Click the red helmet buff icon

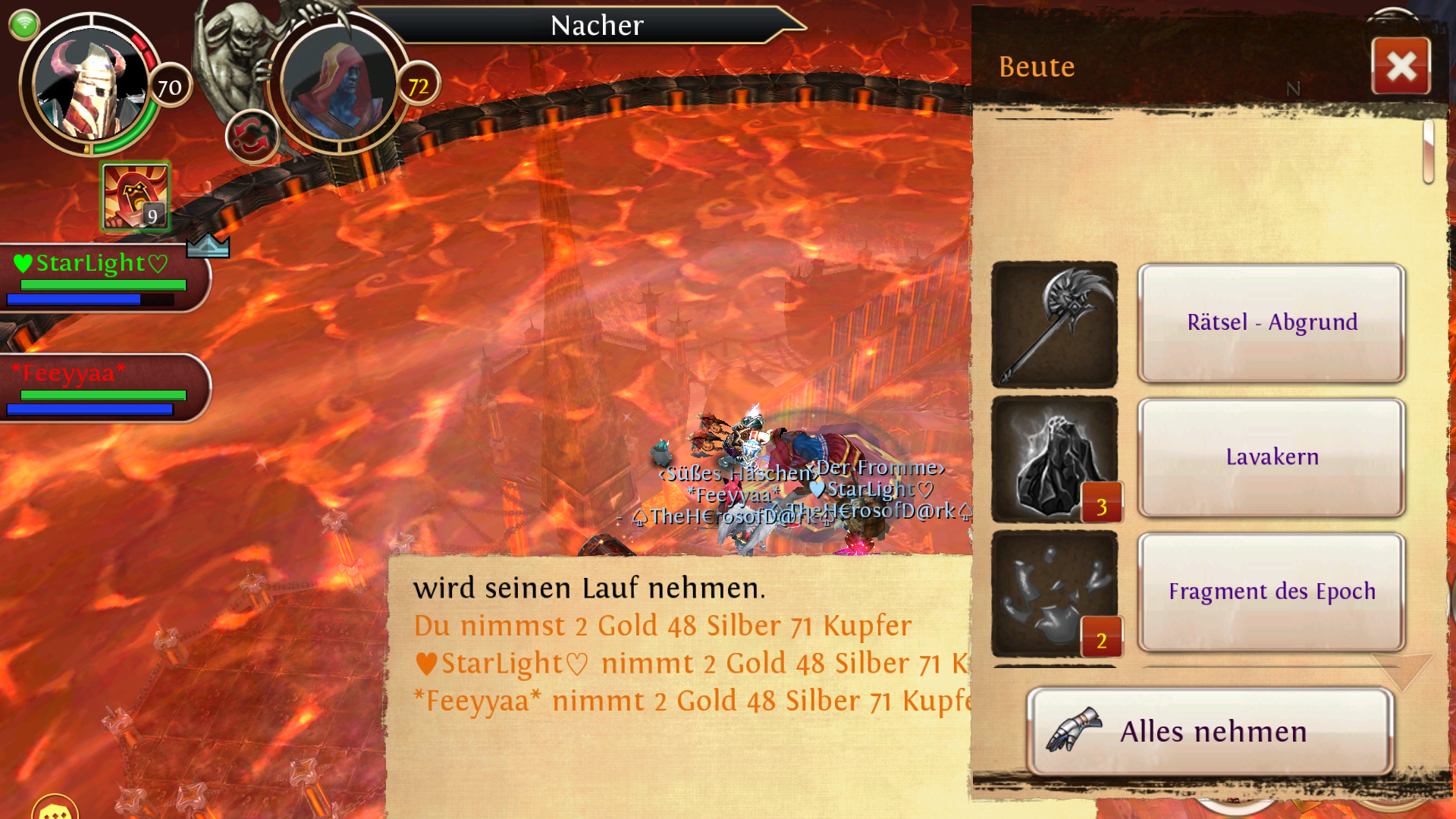(x=135, y=196)
